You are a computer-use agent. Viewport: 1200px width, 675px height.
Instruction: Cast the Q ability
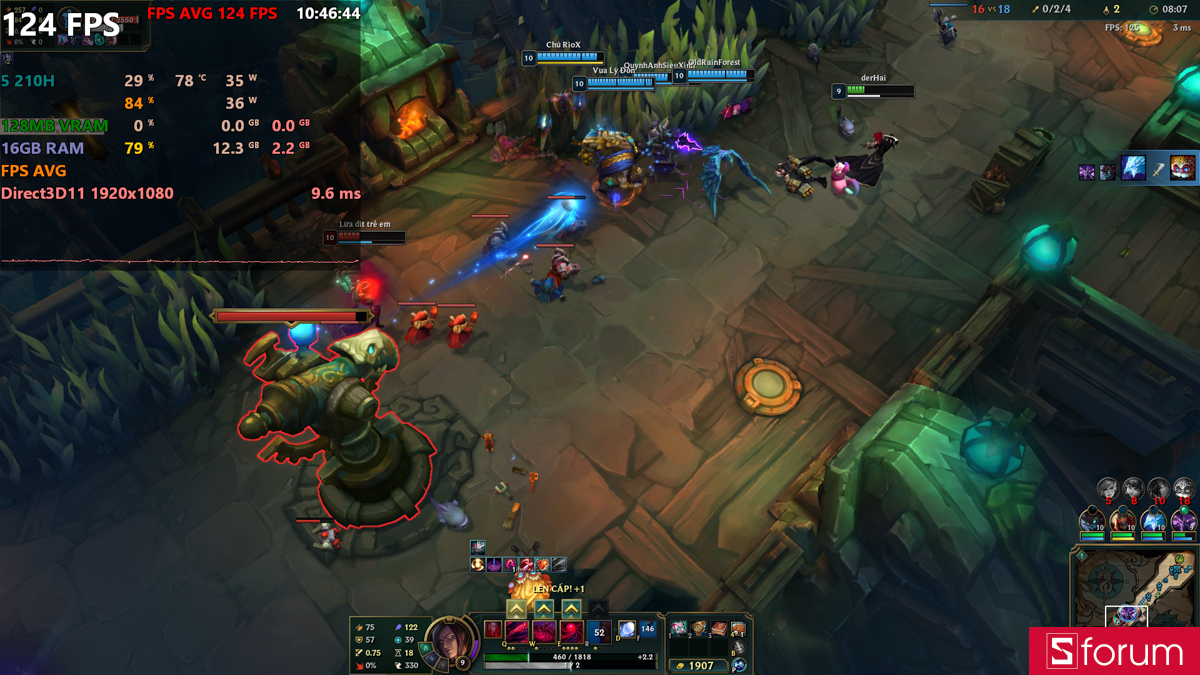coord(517,631)
